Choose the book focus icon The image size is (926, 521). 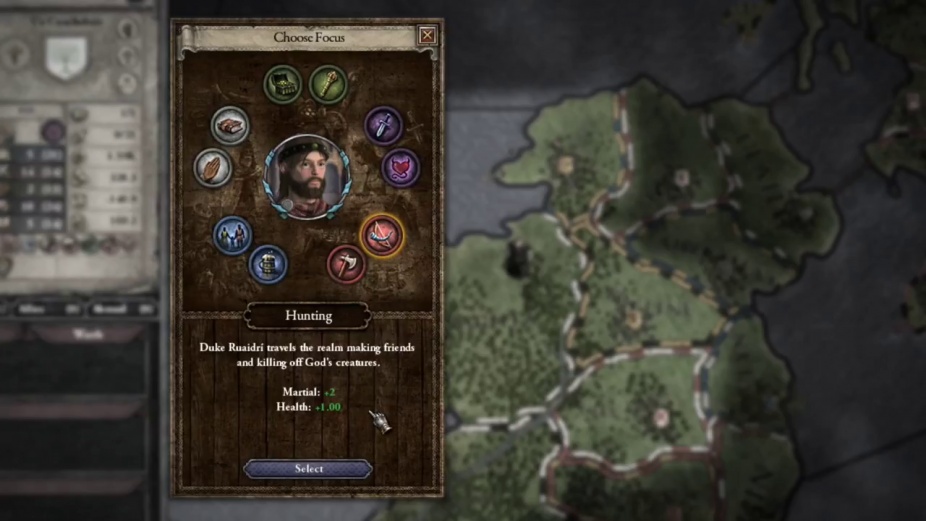coord(231,125)
